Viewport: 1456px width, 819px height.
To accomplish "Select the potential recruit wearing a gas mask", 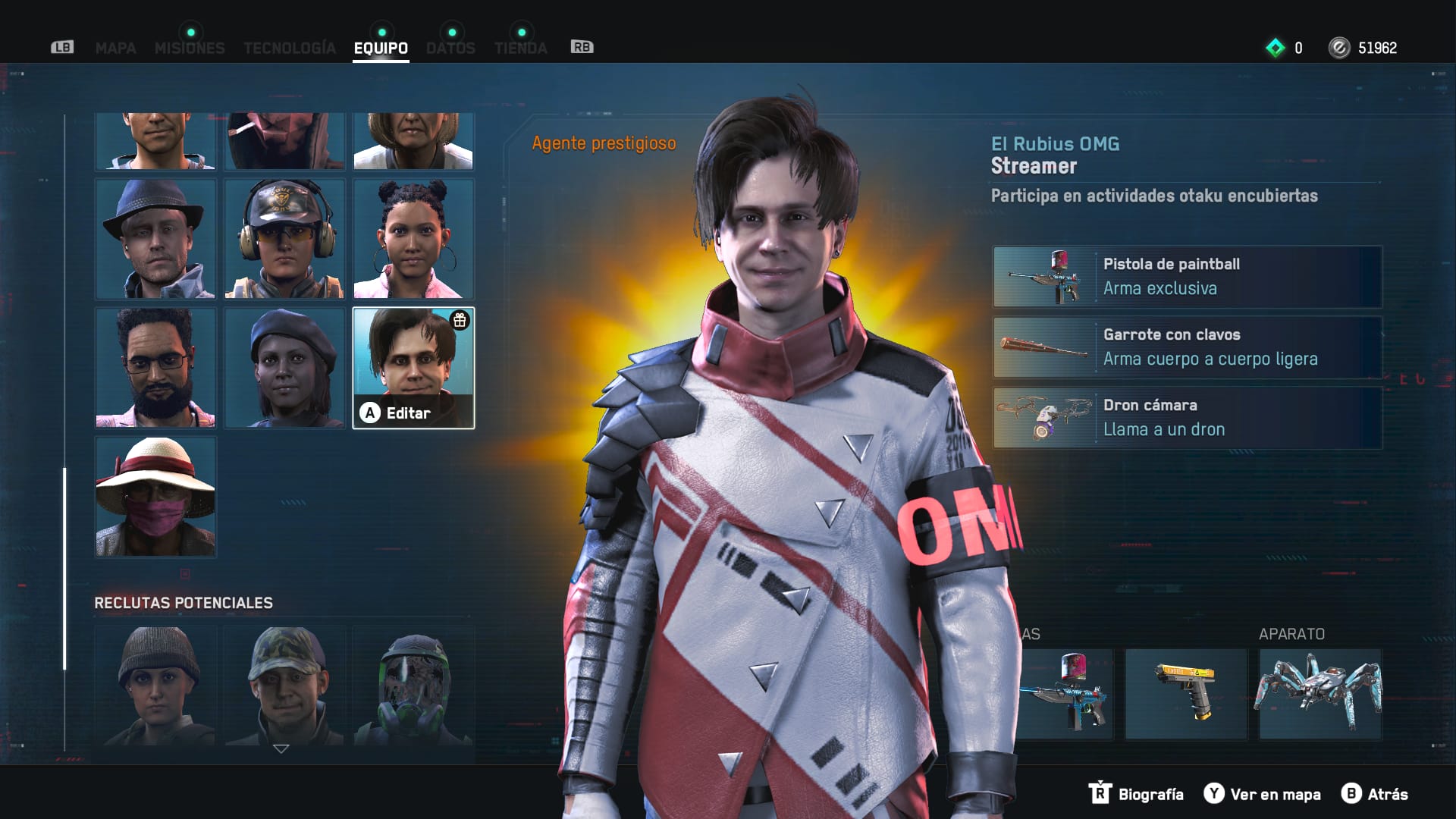I will pyautogui.click(x=413, y=686).
